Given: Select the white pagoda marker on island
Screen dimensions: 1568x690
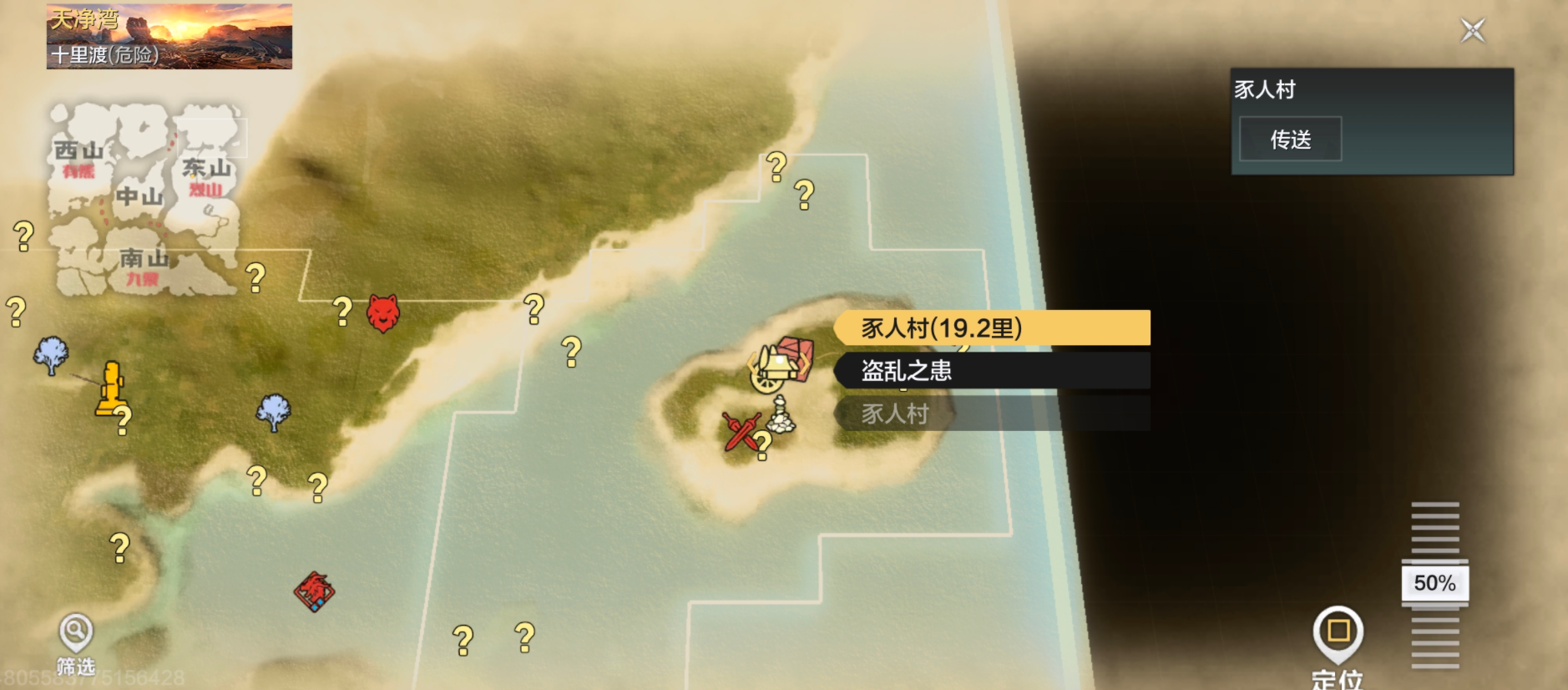Looking at the screenshot, I should (781, 415).
